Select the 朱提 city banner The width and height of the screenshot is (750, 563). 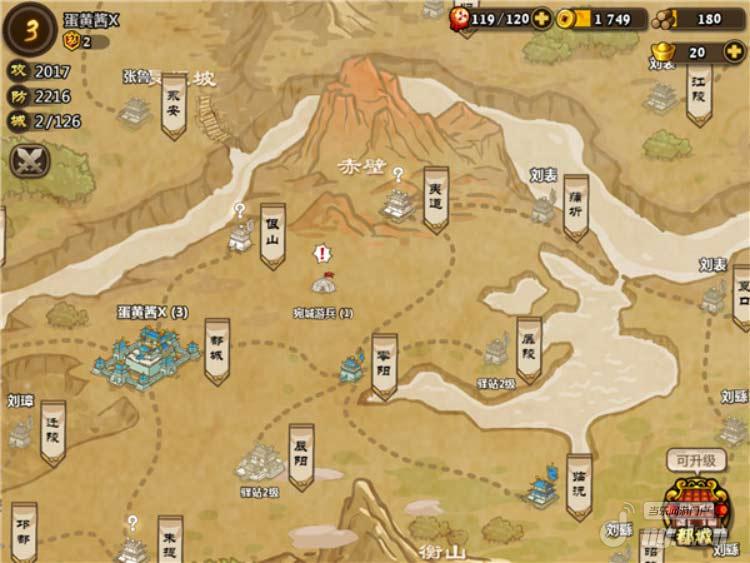(170, 540)
